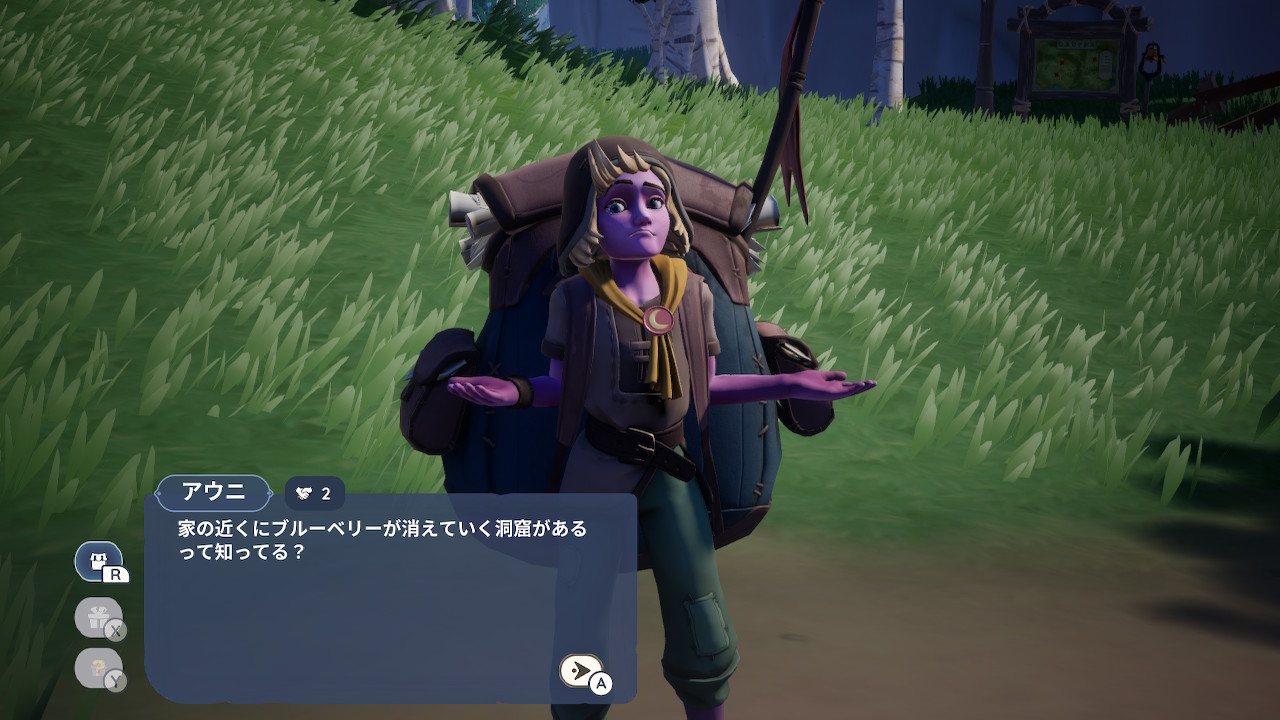This screenshot has height=720, width=1280.
Task: Select the greyed-out gift box icon
Action: (98, 617)
